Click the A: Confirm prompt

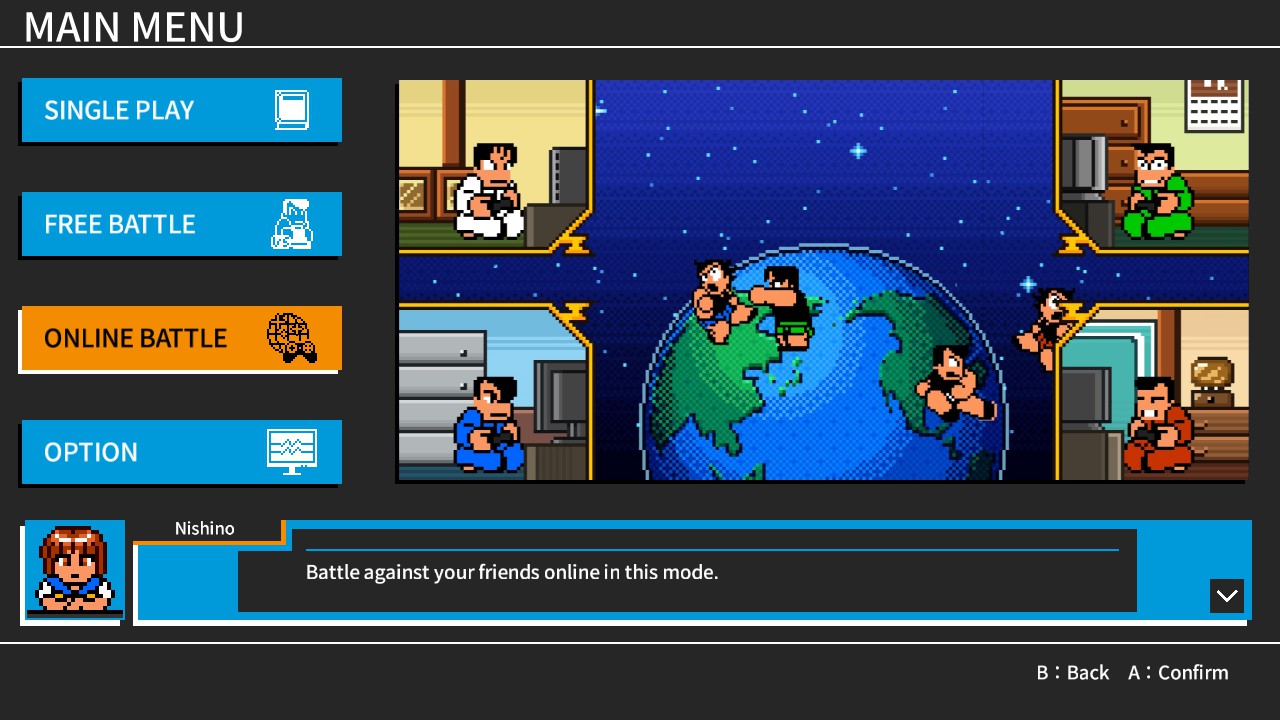[1178, 672]
